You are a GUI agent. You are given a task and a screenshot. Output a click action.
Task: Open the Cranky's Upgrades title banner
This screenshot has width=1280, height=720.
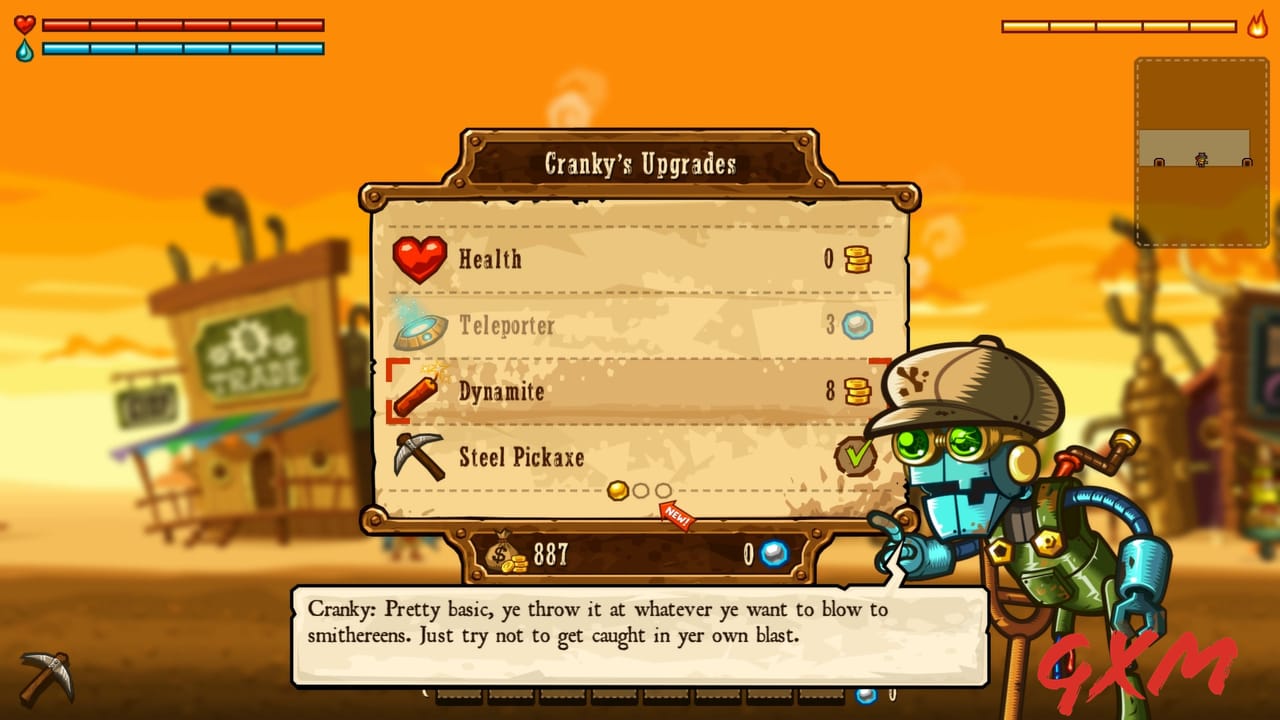(640, 164)
